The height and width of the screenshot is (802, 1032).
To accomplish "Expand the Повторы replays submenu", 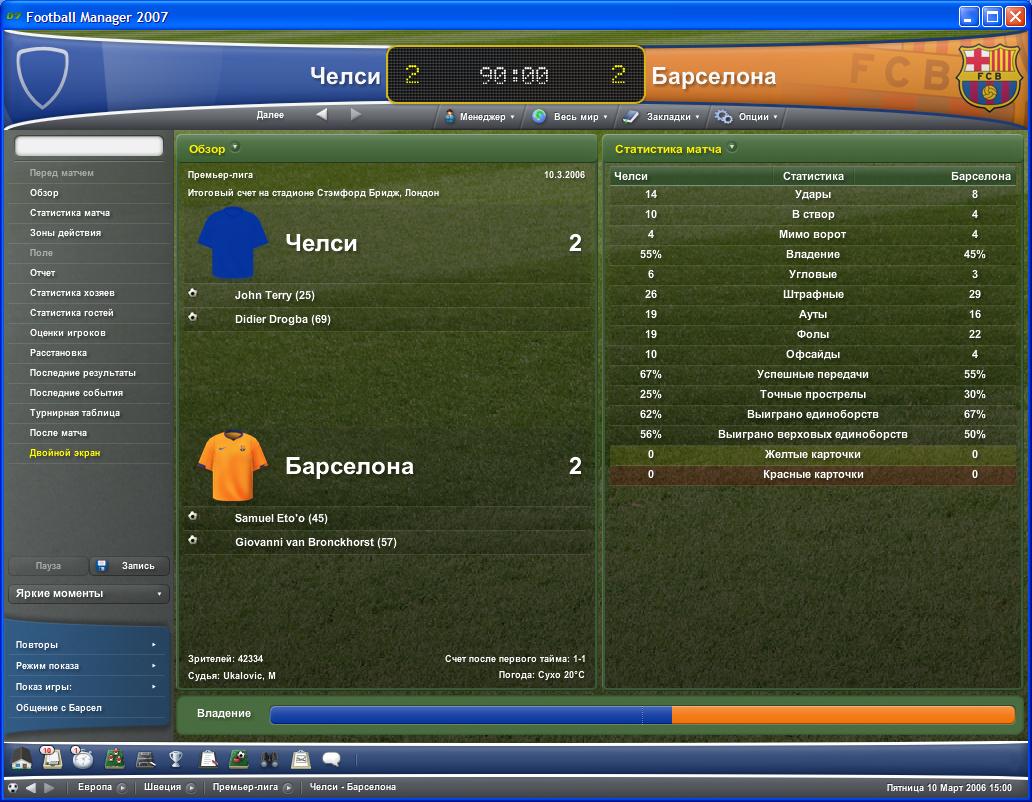I will click(x=87, y=645).
